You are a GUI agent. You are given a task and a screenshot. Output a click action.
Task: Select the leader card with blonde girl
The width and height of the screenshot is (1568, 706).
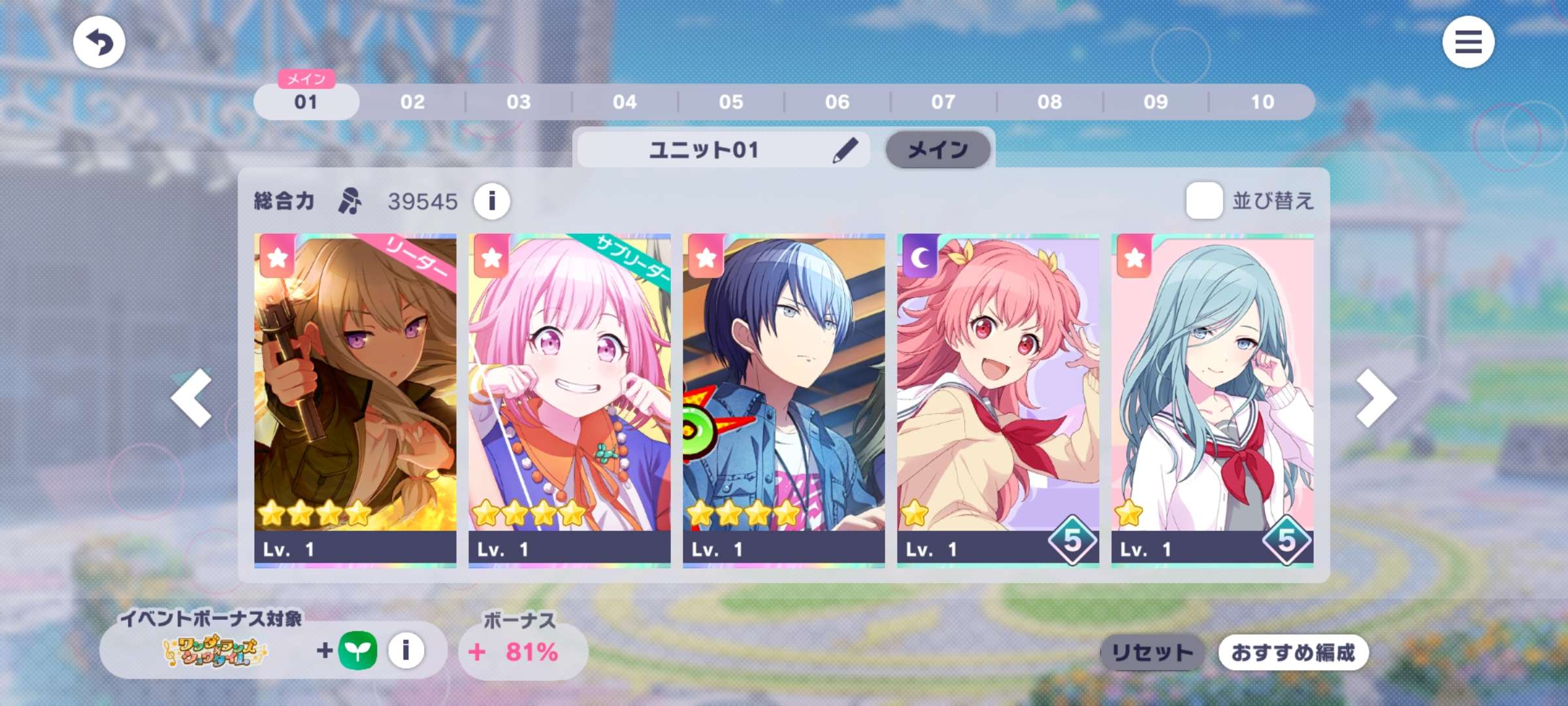click(x=355, y=399)
